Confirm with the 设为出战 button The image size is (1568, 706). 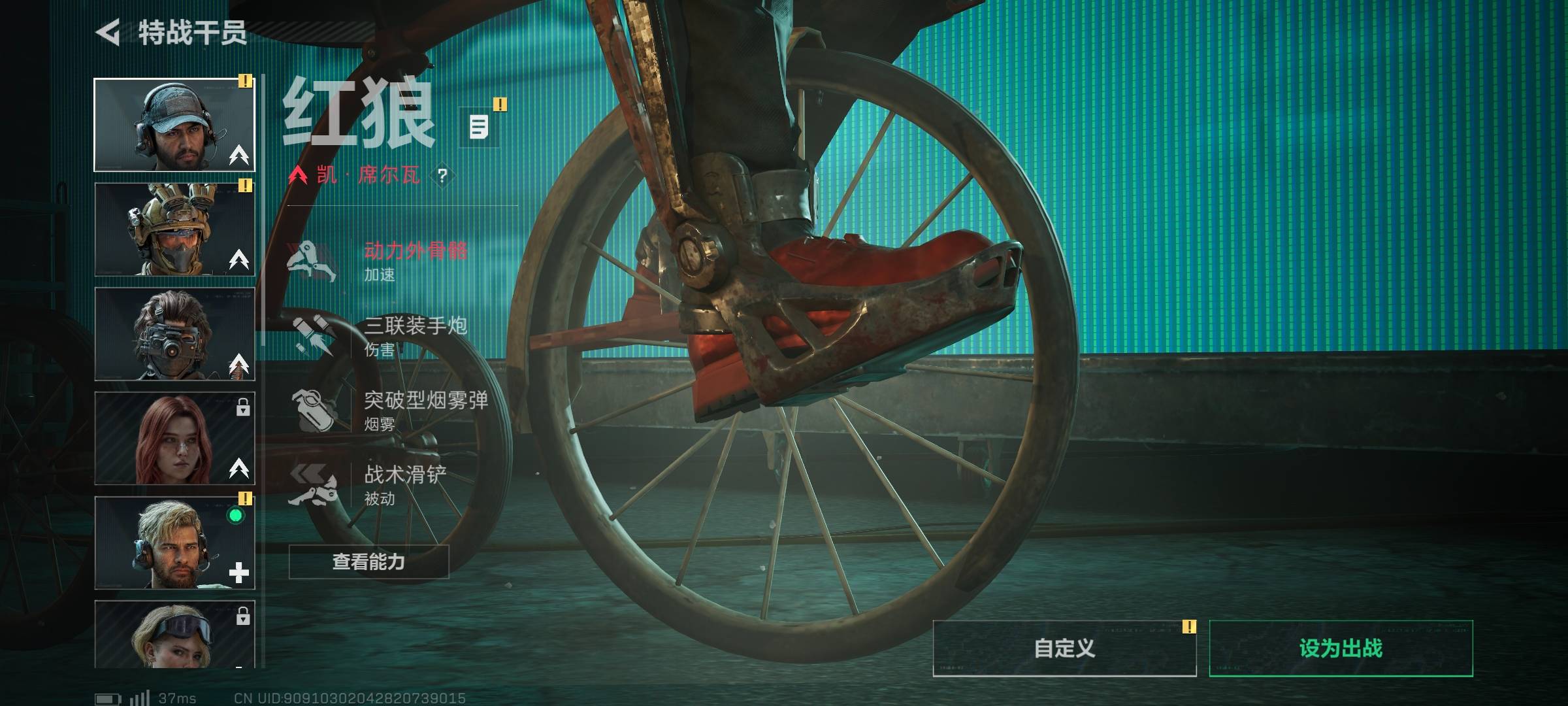click(x=1341, y=648)
